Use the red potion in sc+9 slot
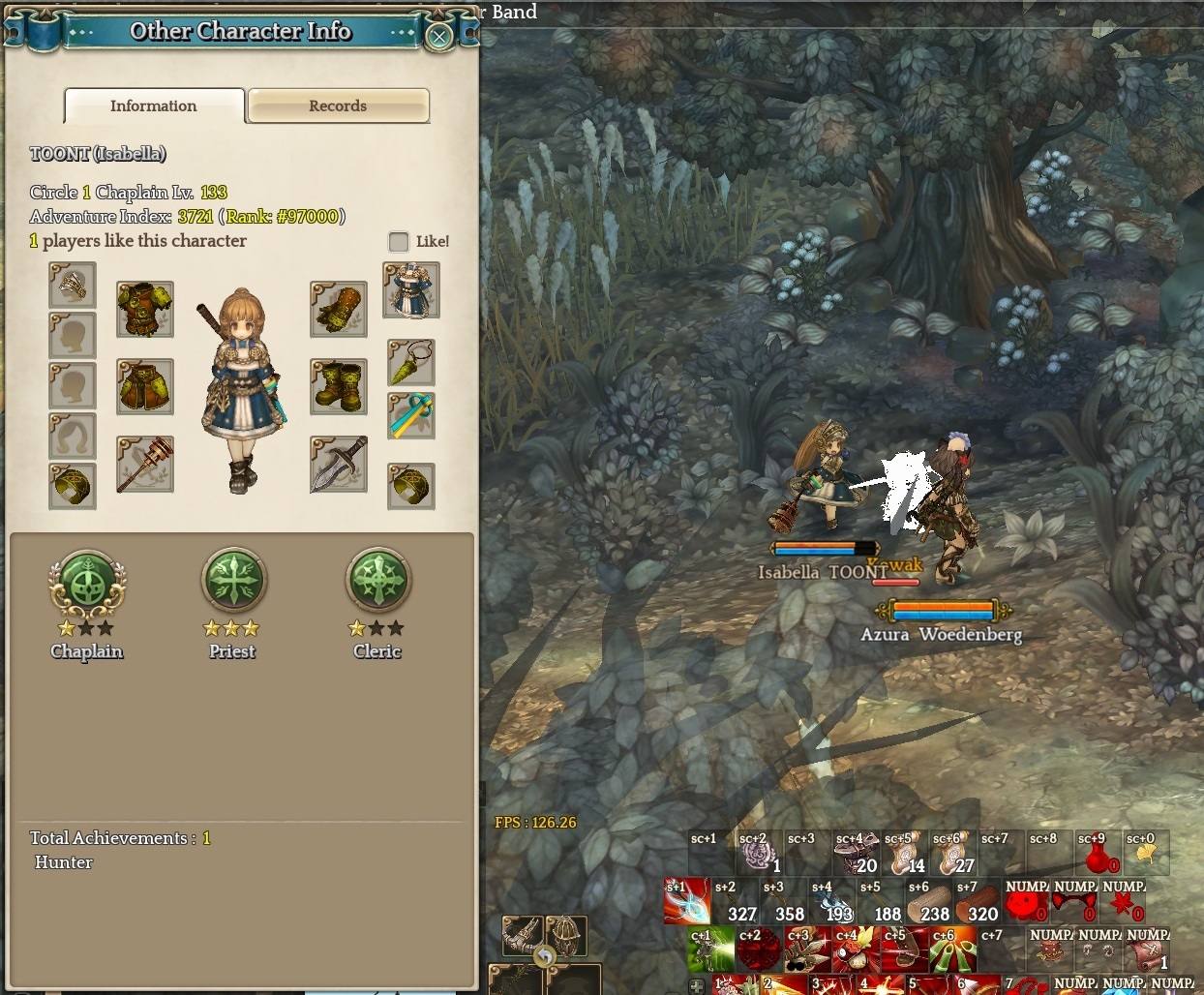Screen dimensions: 1204x995 (x=1098, y=854)
